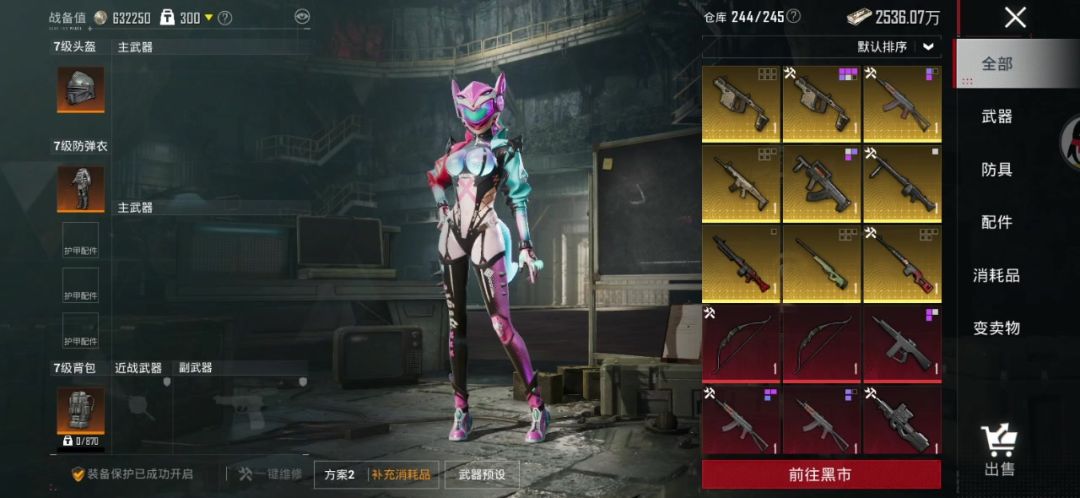Open the 出售 shopping cart

[999, 450]
